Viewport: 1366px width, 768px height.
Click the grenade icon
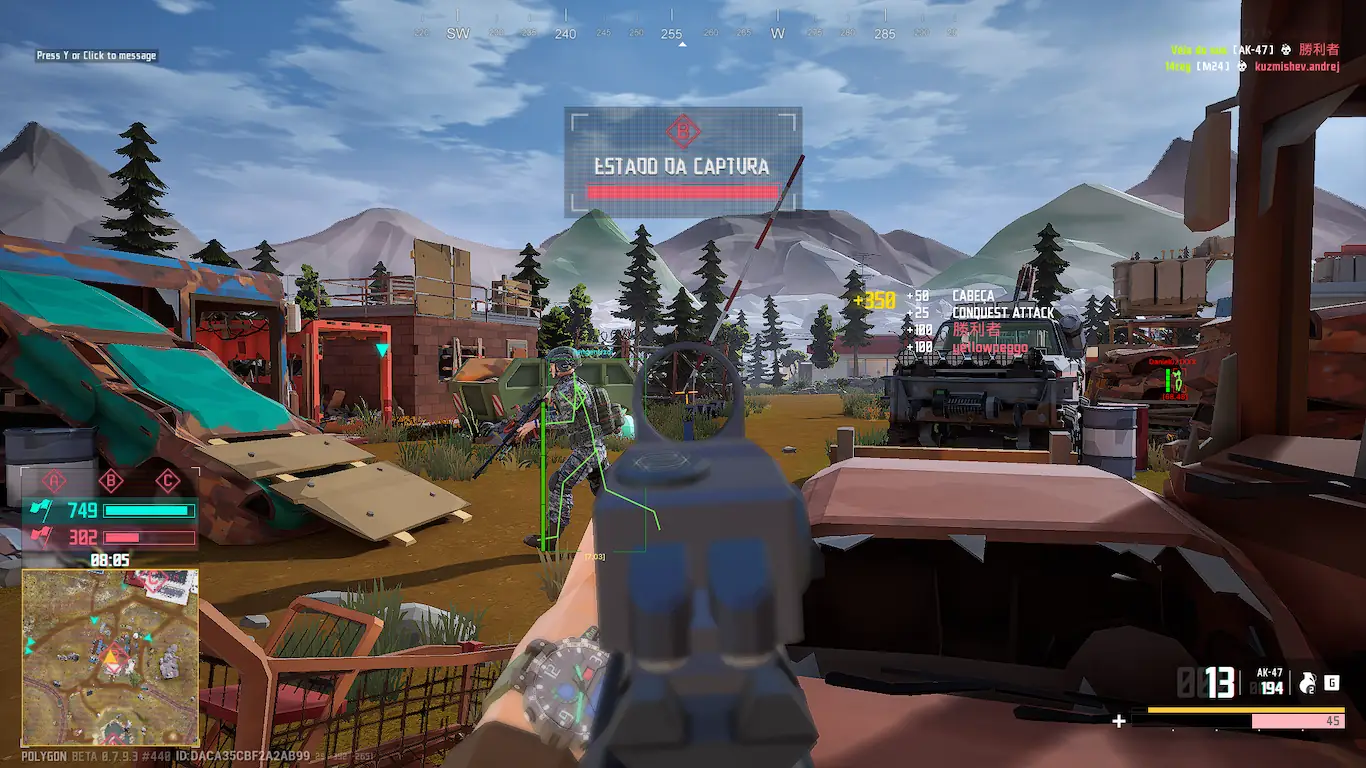click(x=1306, y=683)
